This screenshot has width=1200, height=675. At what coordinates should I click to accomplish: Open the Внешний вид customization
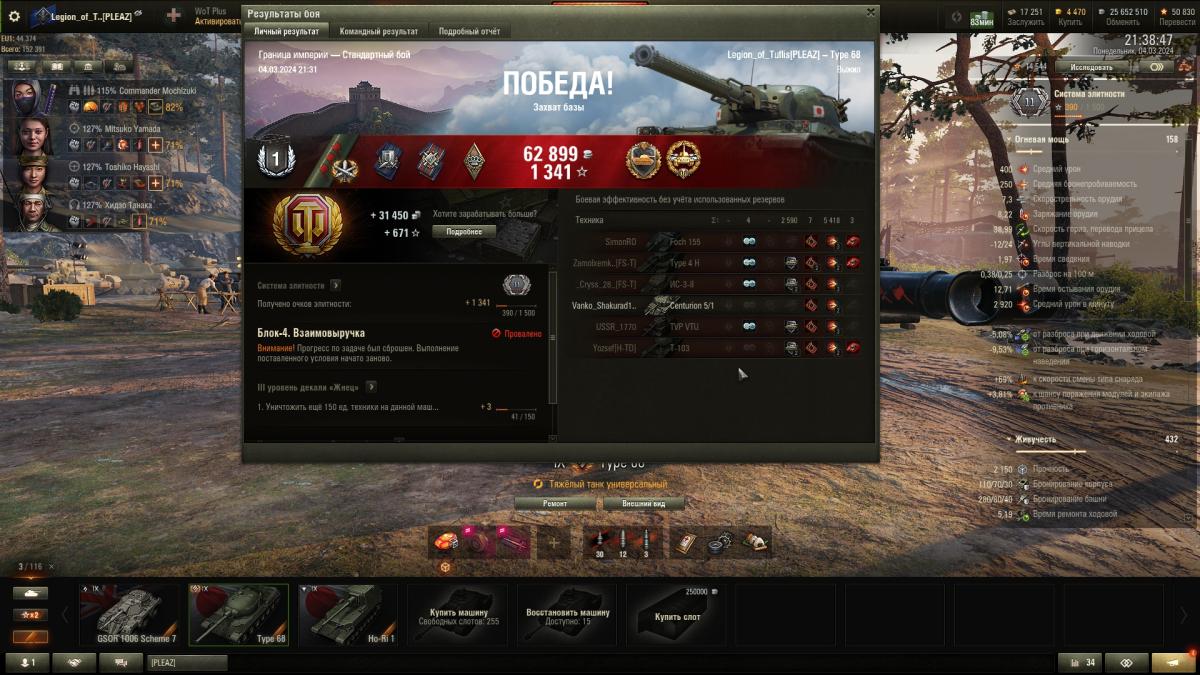643,504
